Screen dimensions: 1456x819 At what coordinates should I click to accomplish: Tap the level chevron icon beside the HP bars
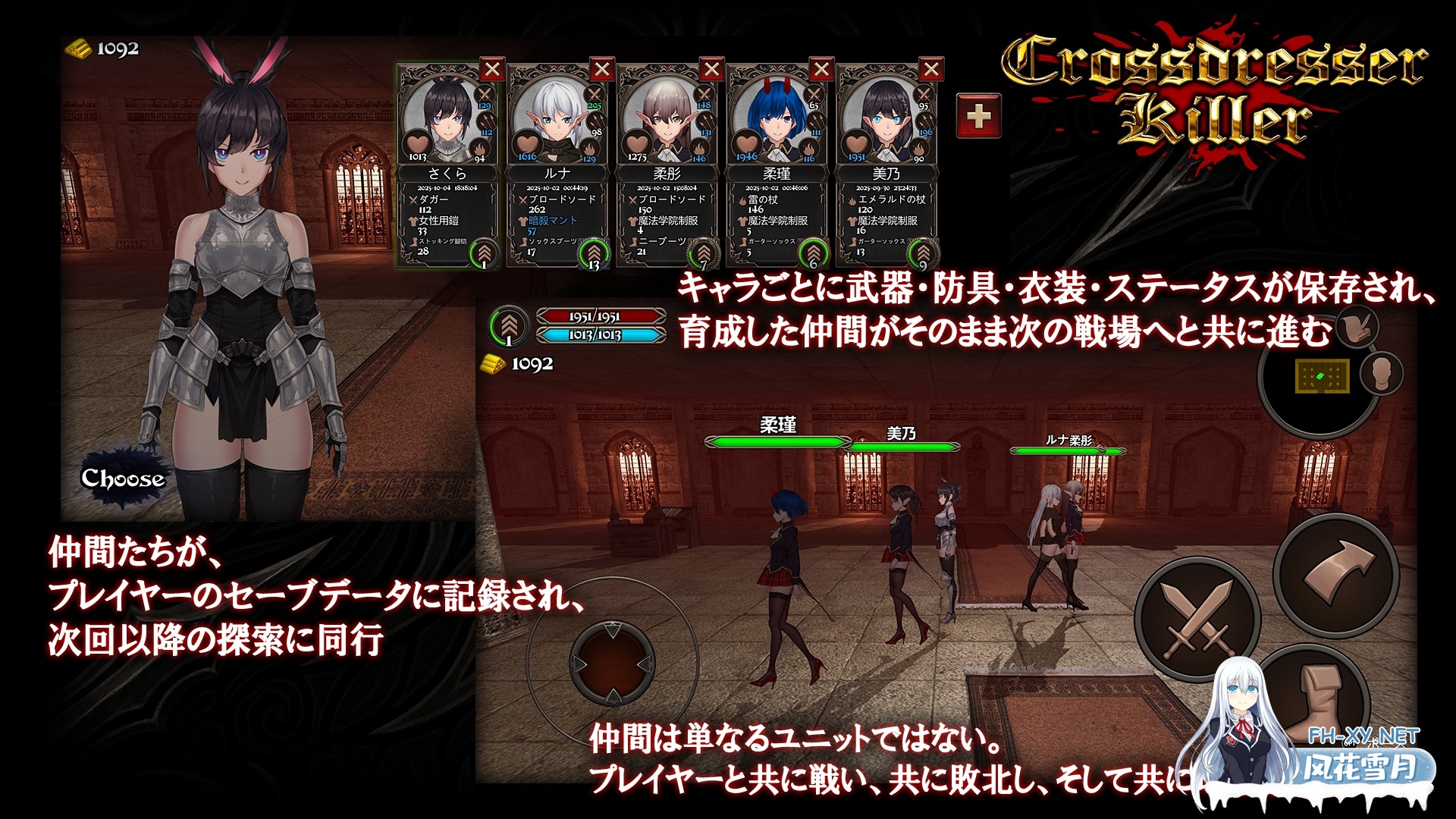(508, 326)
